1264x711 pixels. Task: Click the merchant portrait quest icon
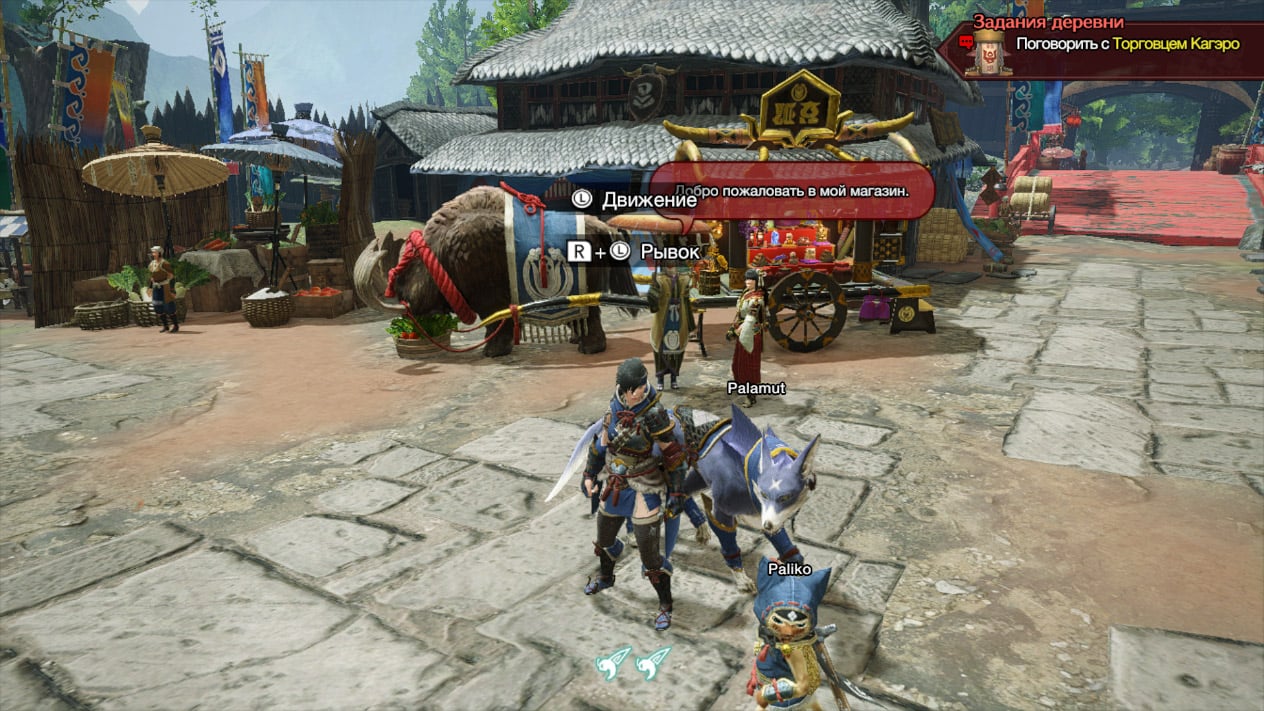[988, 50]
